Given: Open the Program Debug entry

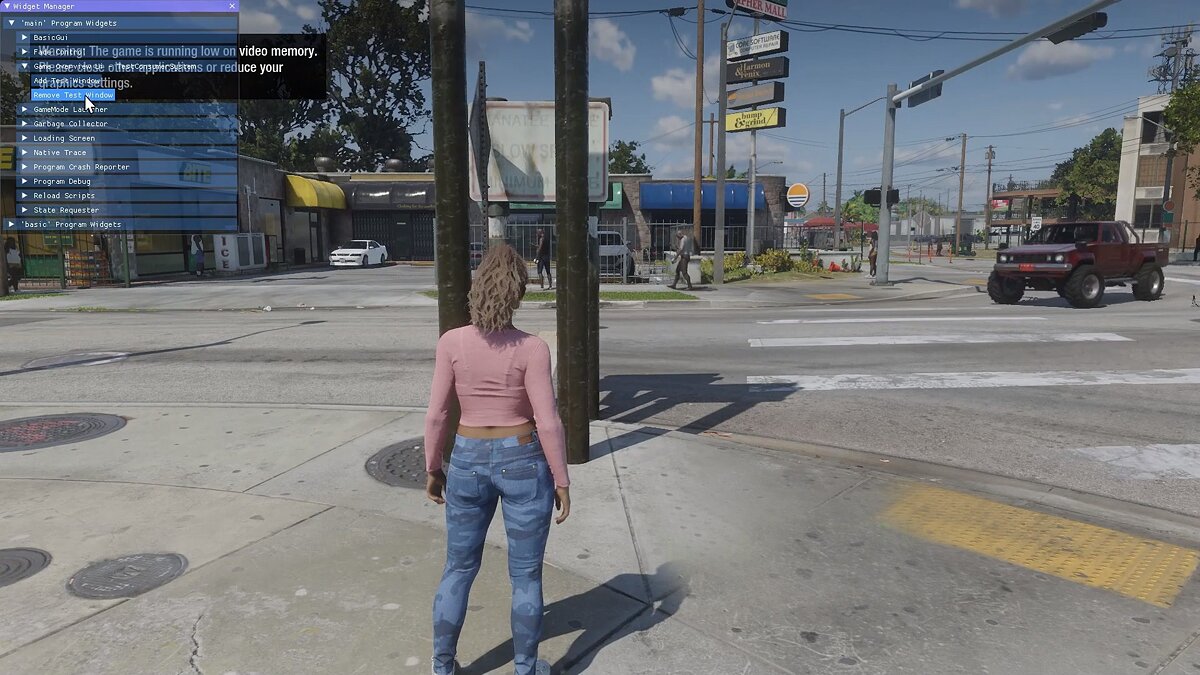Looking at the screenshot, I should point(62,181).
